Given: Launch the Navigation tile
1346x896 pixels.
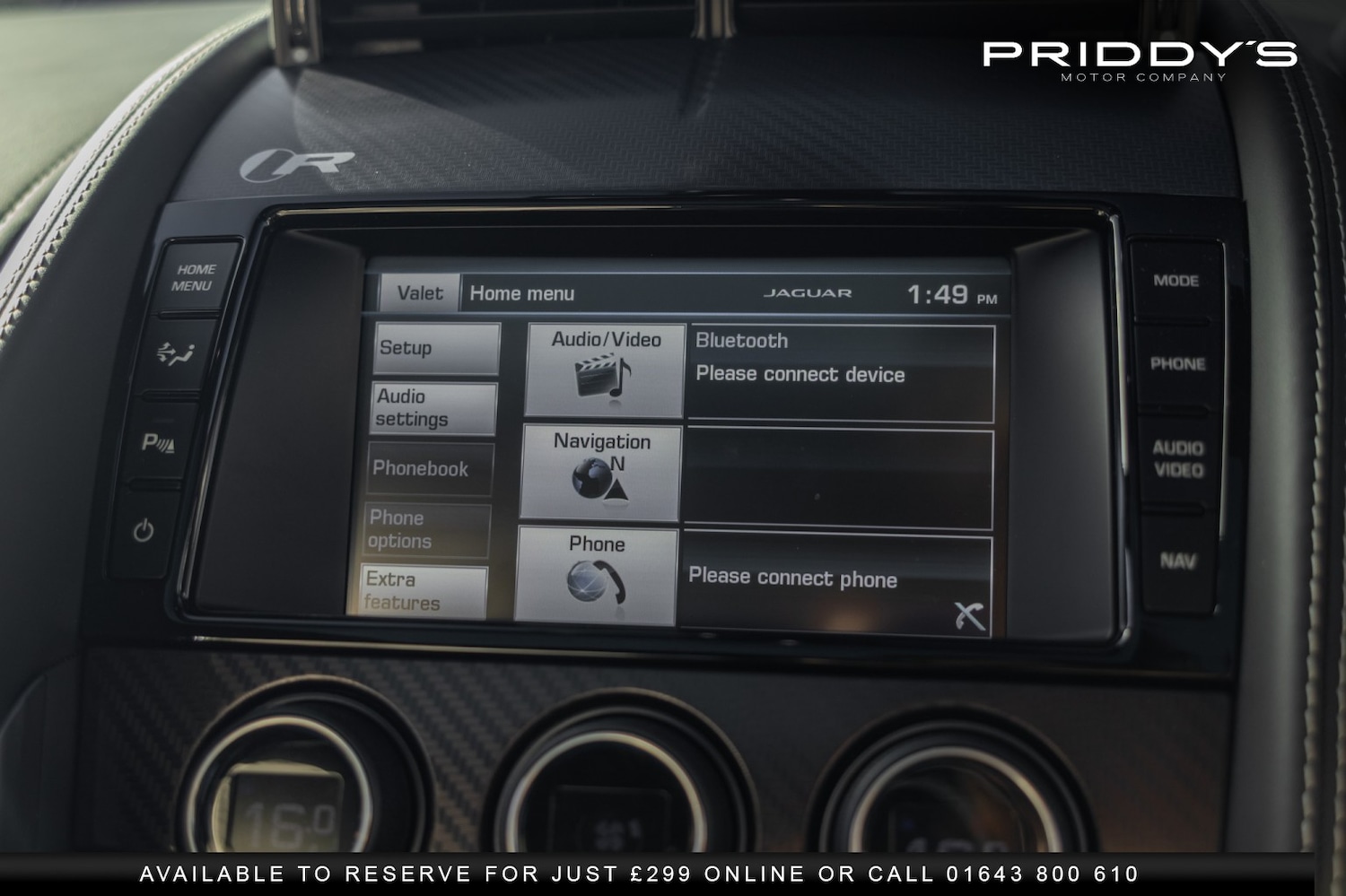Looking at the screenshot, I should click(601, 473).
